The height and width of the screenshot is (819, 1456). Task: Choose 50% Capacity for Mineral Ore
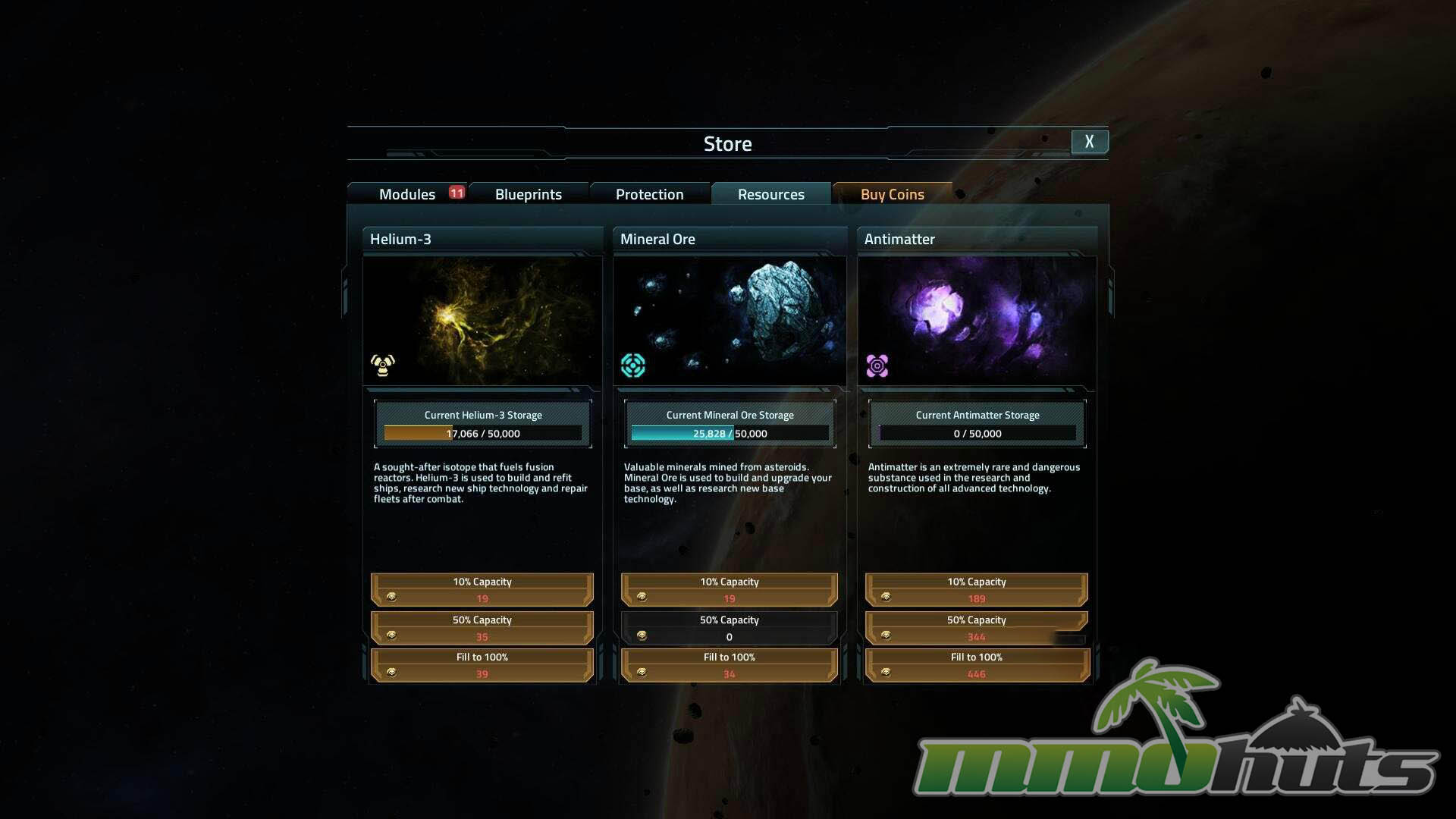point(730,628)
